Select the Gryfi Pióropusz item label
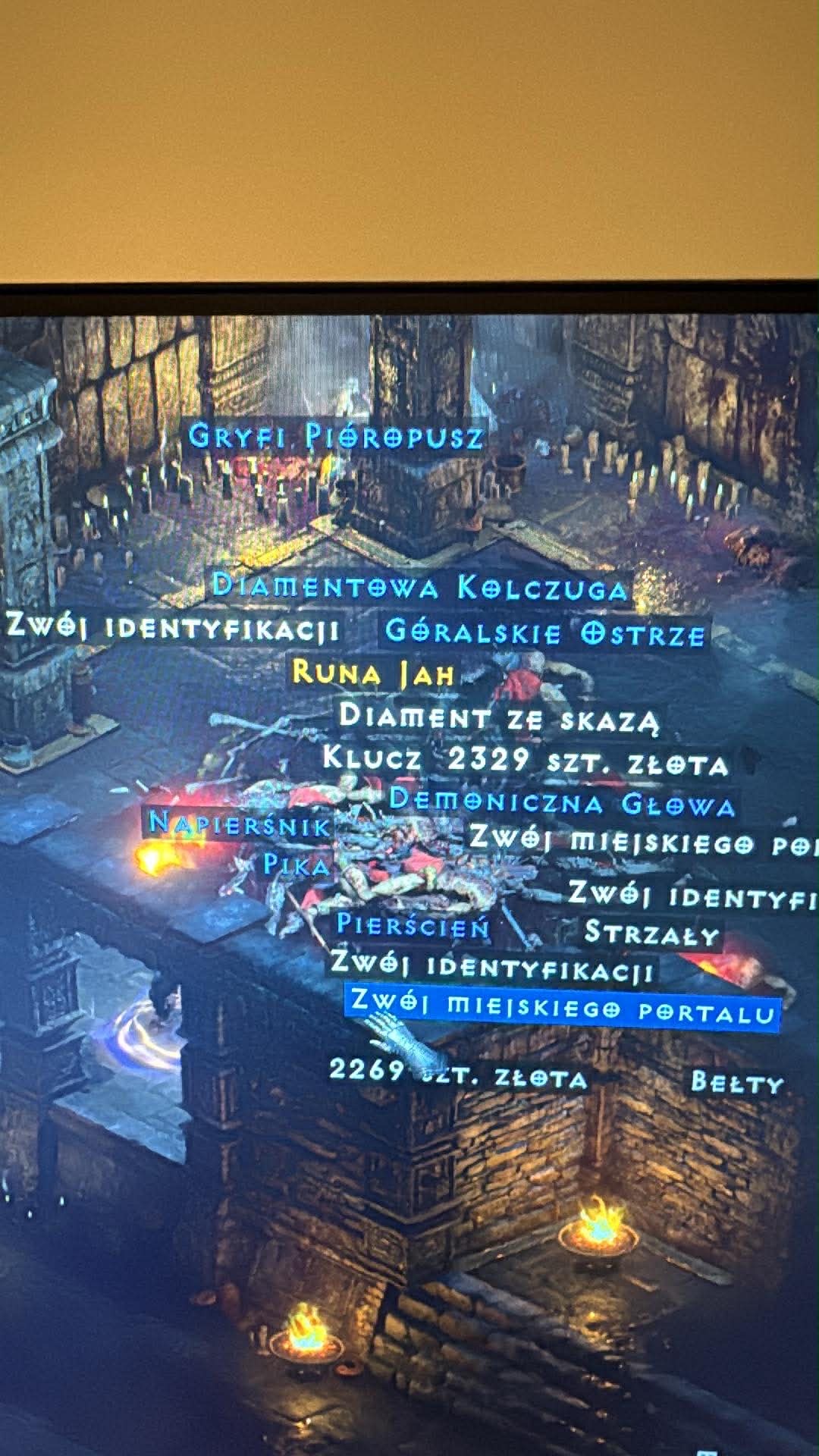Screen dimensions: 819x1456 pos(335,437)
